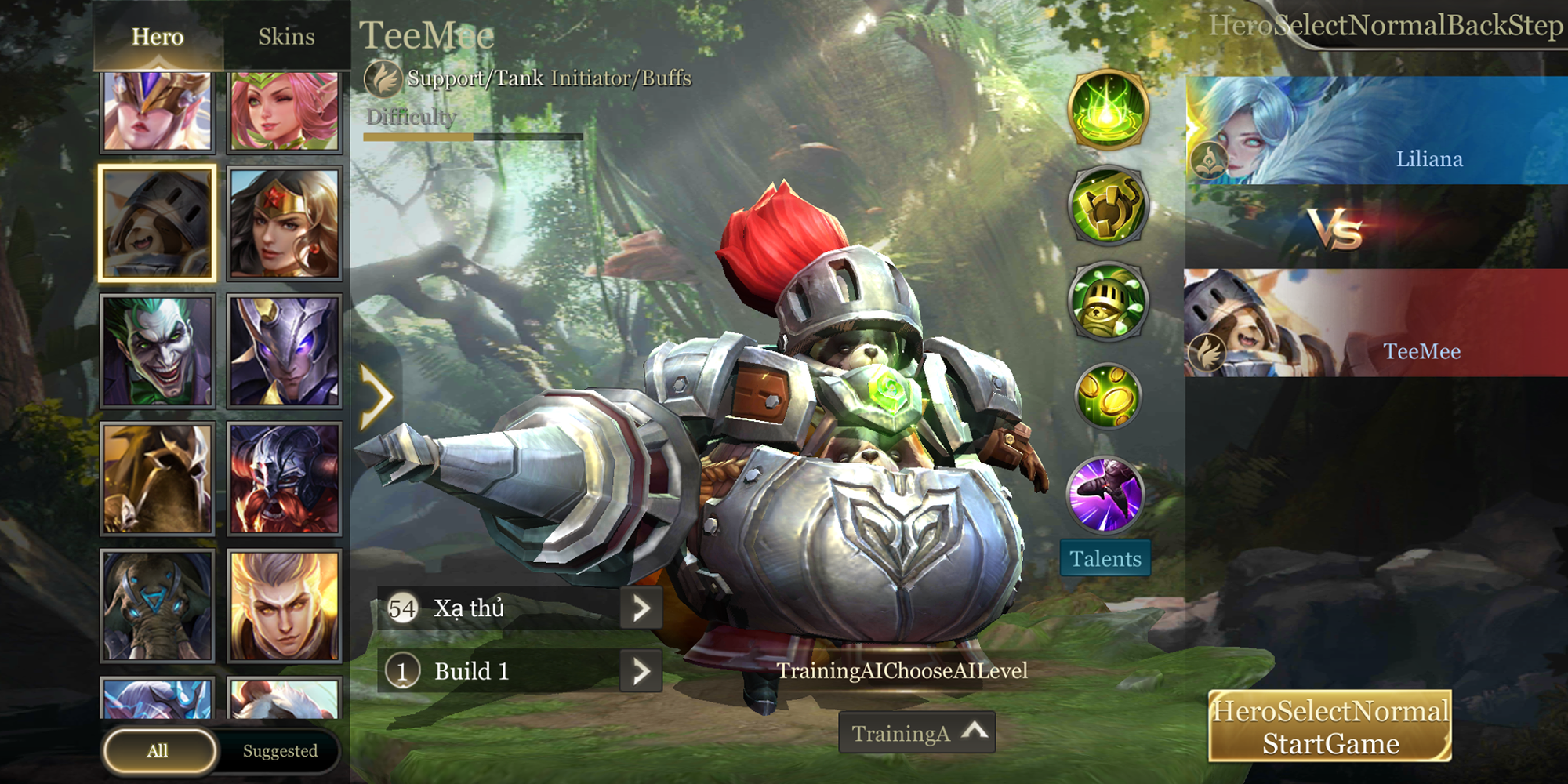Pick the blonde golden-armored hero portrait
Image resolution: width=1568 pixels, height=784 pixels.
(x=285, y=605)
